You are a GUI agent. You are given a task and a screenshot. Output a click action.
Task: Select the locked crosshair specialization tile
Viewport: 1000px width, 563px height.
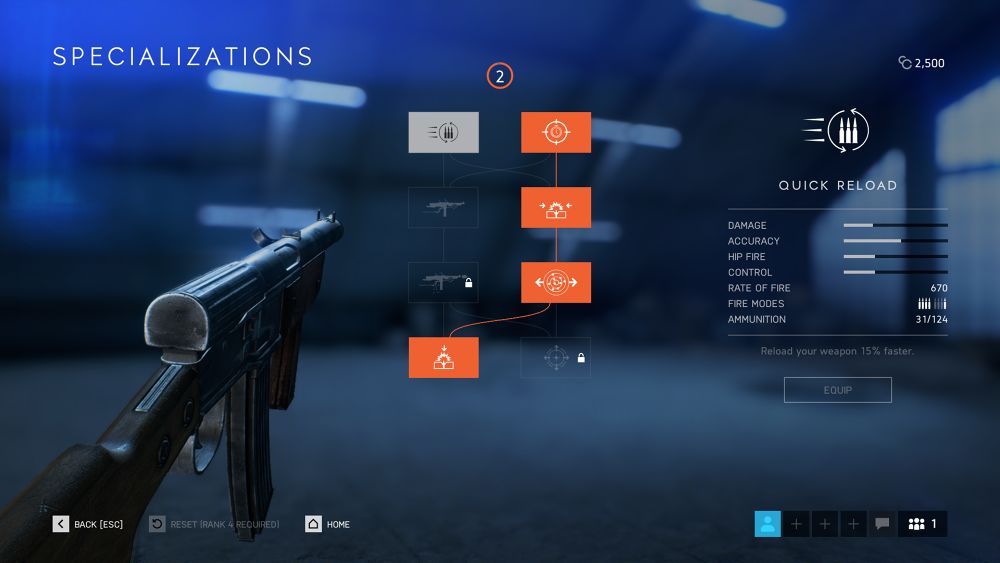point(555,357)
